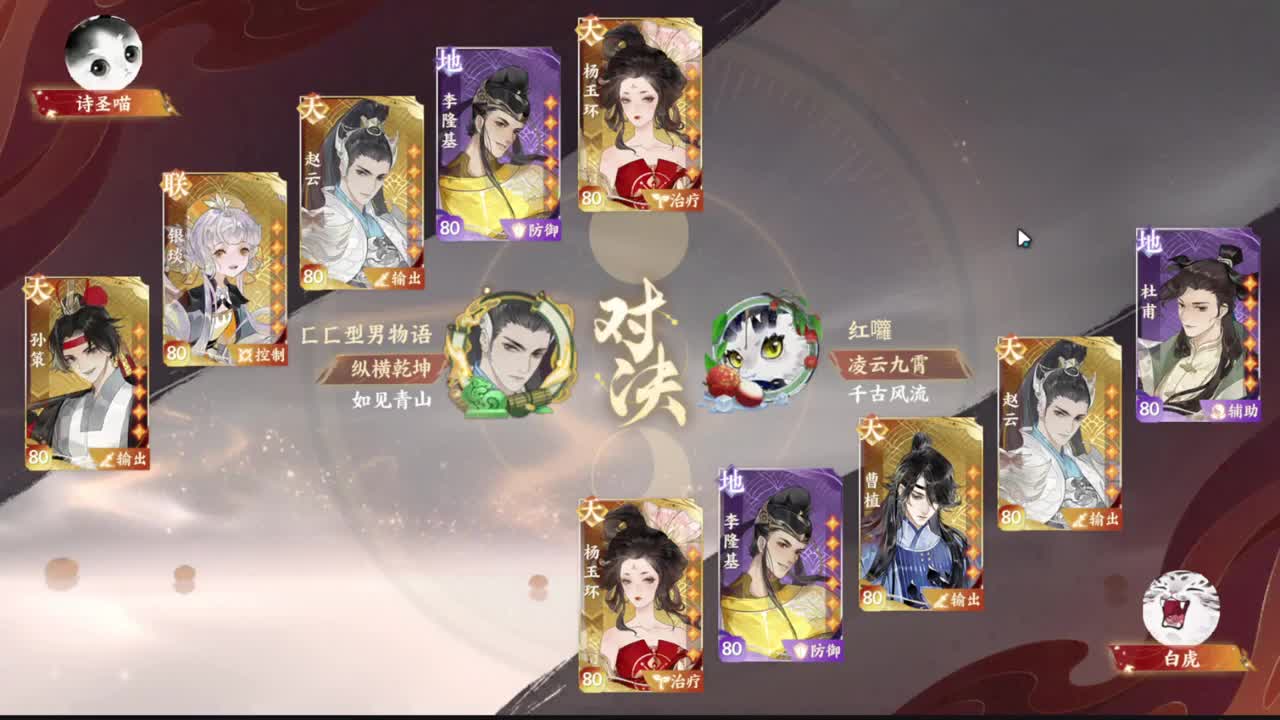Image resolution: width=1280 pixels, height=720 pixels.
Task: Select the 红囖 cat emblem with lychee
Action: (762, 353)
